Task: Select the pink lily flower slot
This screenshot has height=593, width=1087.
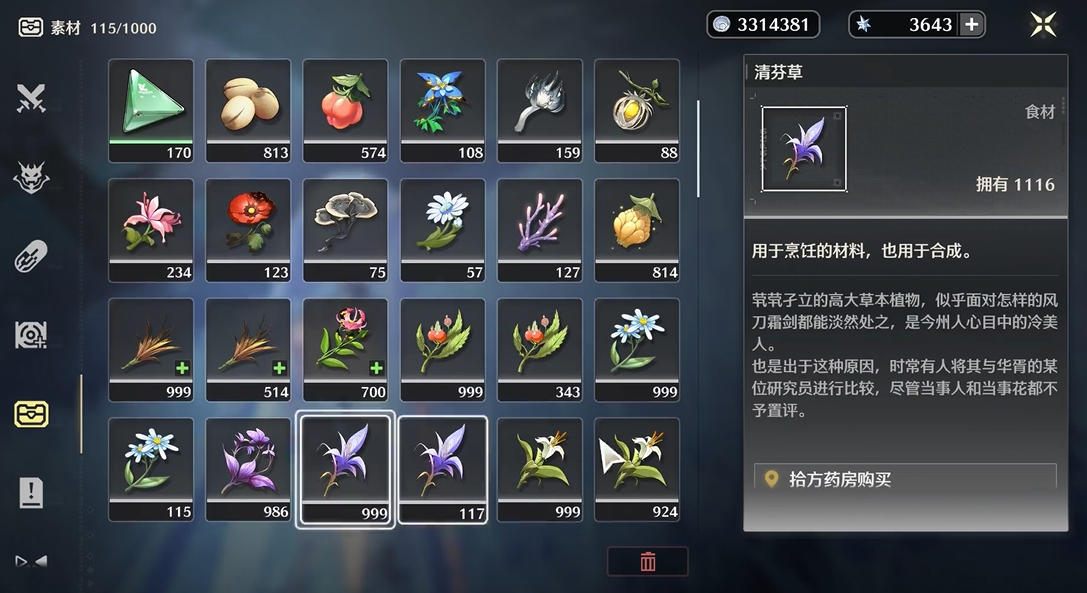Action: (151, 229)
